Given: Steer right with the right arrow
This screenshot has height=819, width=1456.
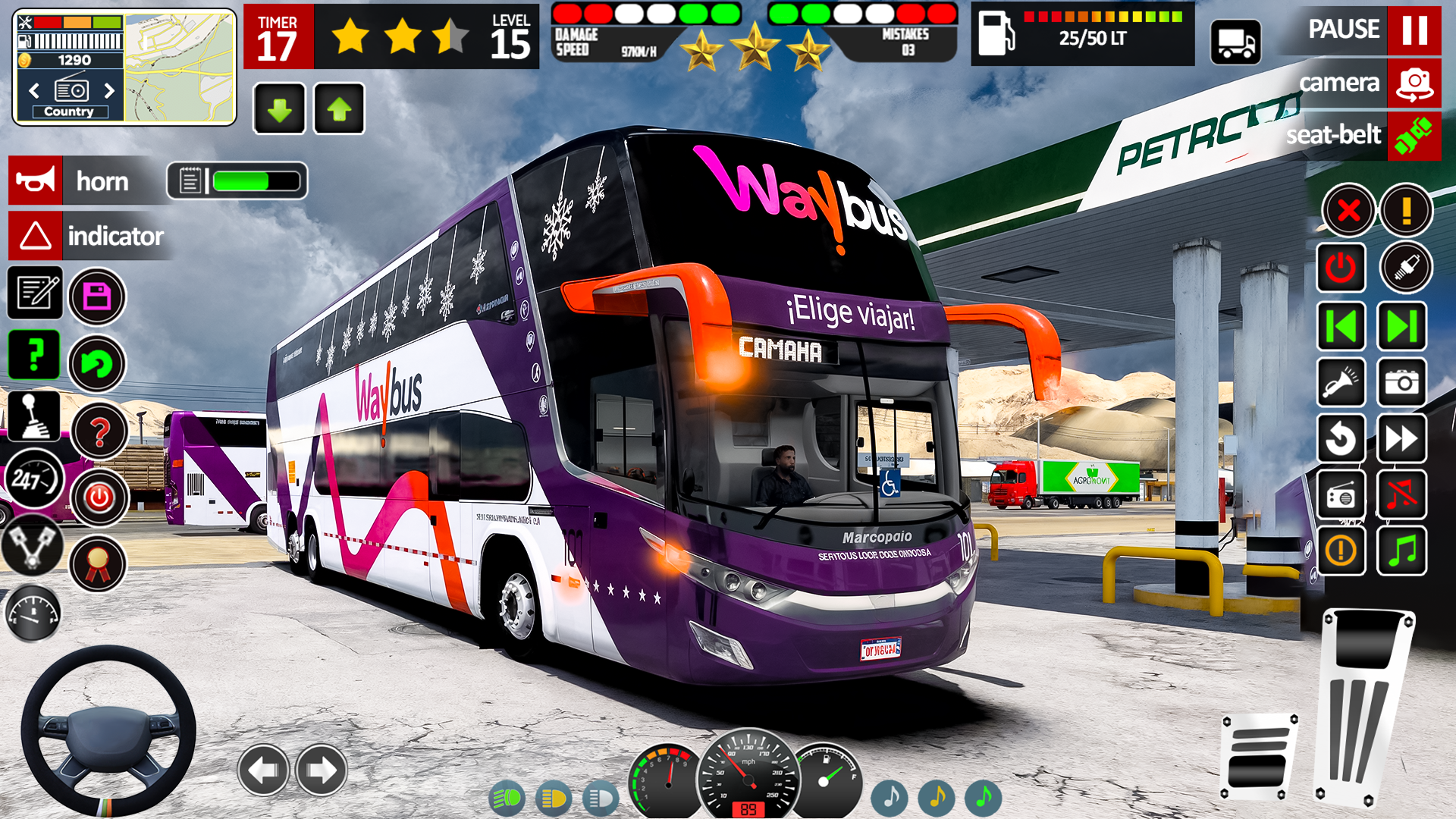Looking at the screenshot, I should click(x=322, y=770).
